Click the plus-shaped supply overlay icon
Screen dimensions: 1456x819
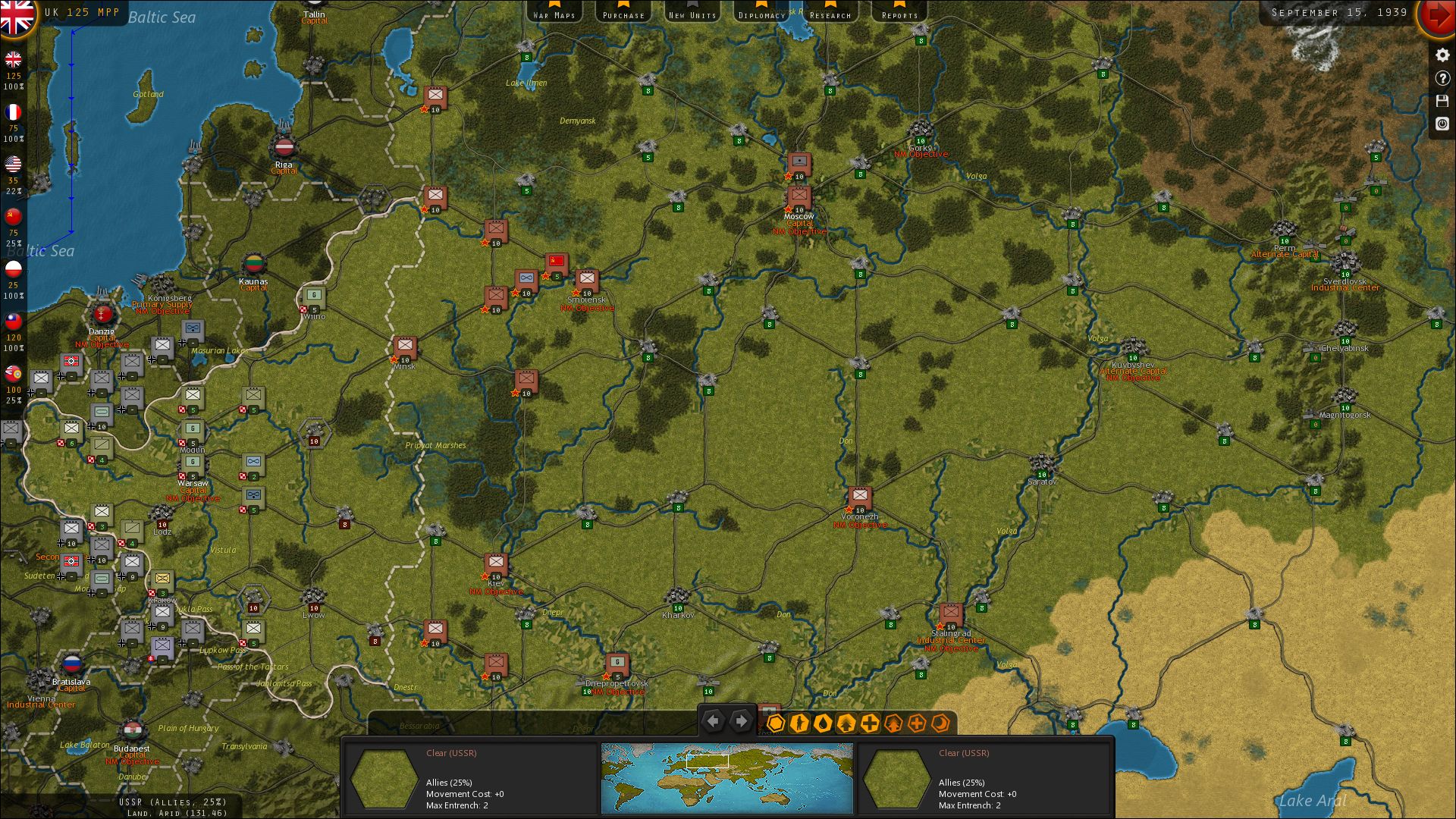pyautogui.click(x=871, y=723)
